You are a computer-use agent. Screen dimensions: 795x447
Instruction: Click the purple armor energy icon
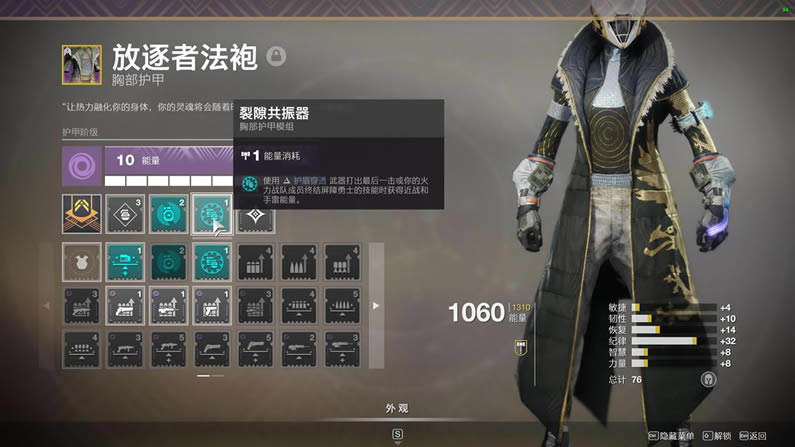tap(80, 164)
